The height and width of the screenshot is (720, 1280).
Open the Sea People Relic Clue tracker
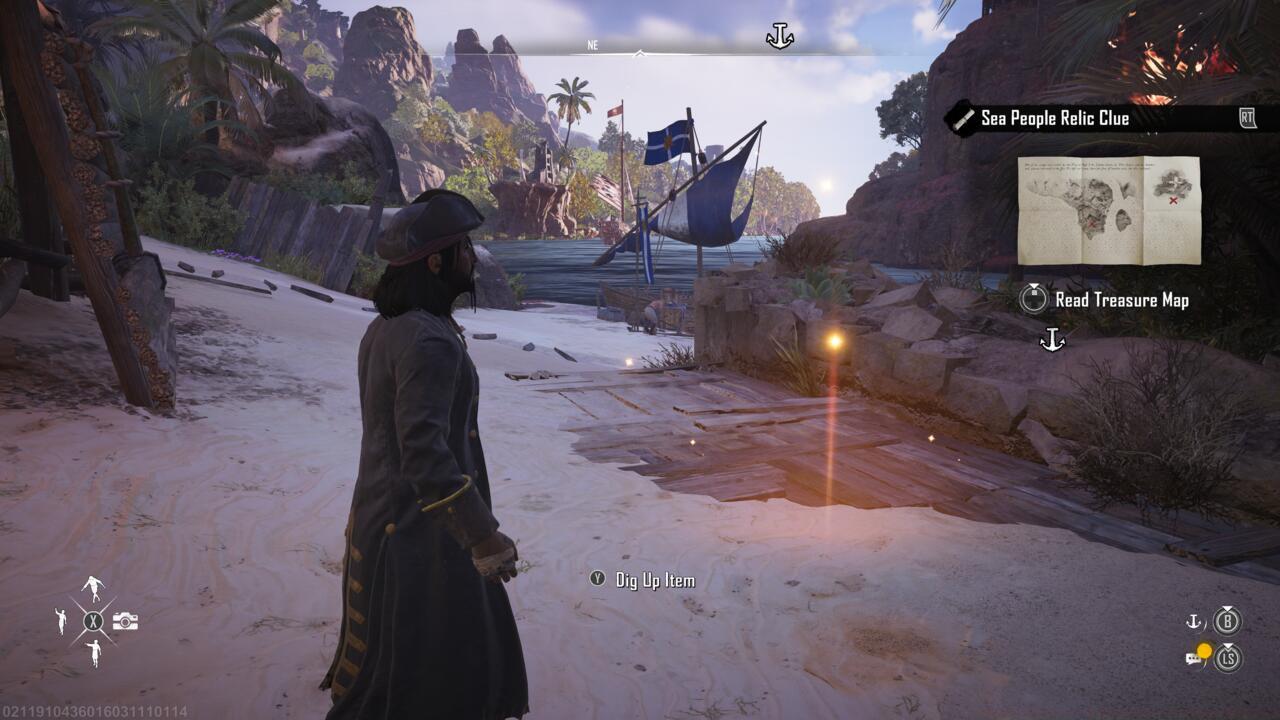click(1054, 118)
